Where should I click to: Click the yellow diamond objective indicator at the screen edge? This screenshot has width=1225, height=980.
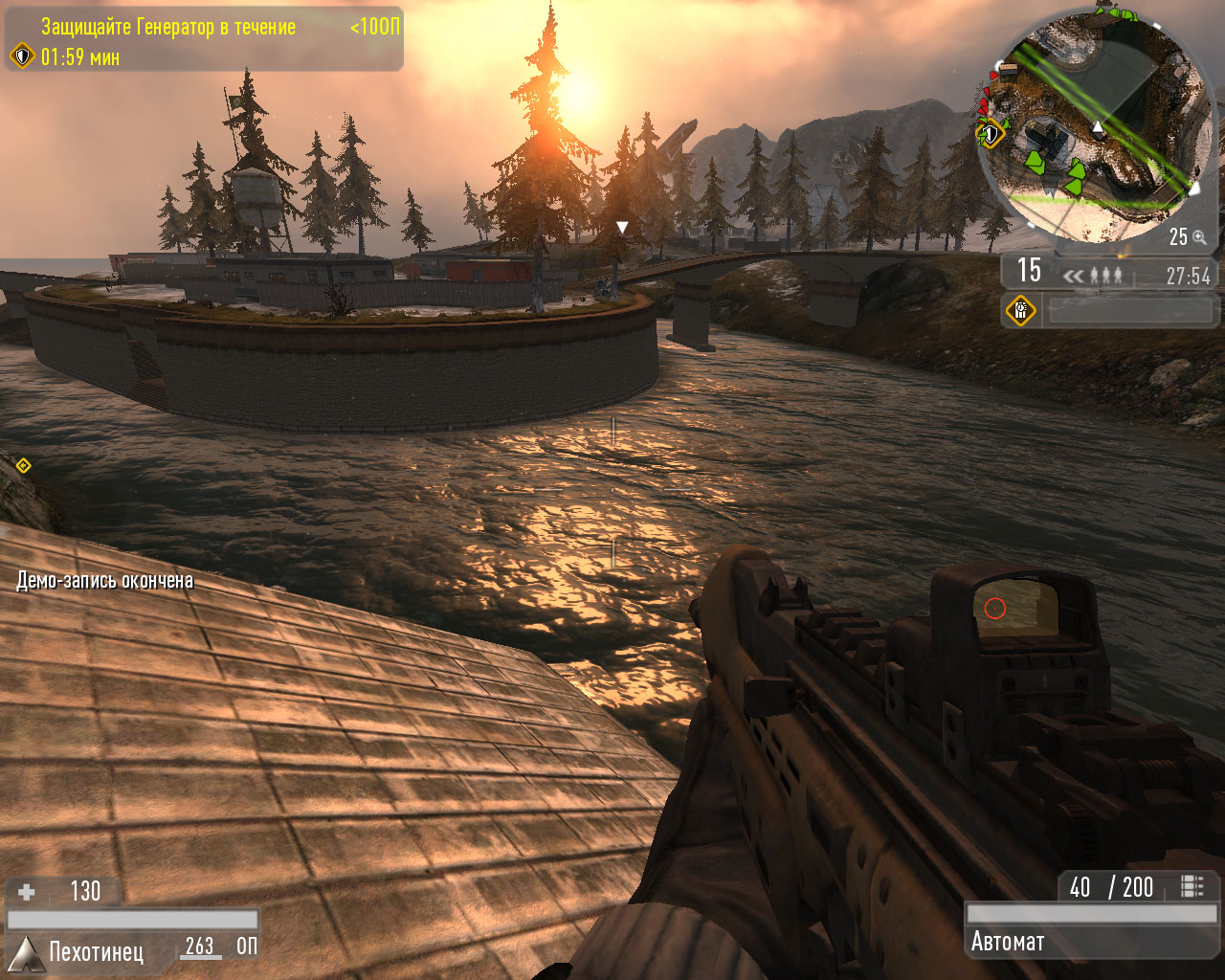tap(23, 466)
